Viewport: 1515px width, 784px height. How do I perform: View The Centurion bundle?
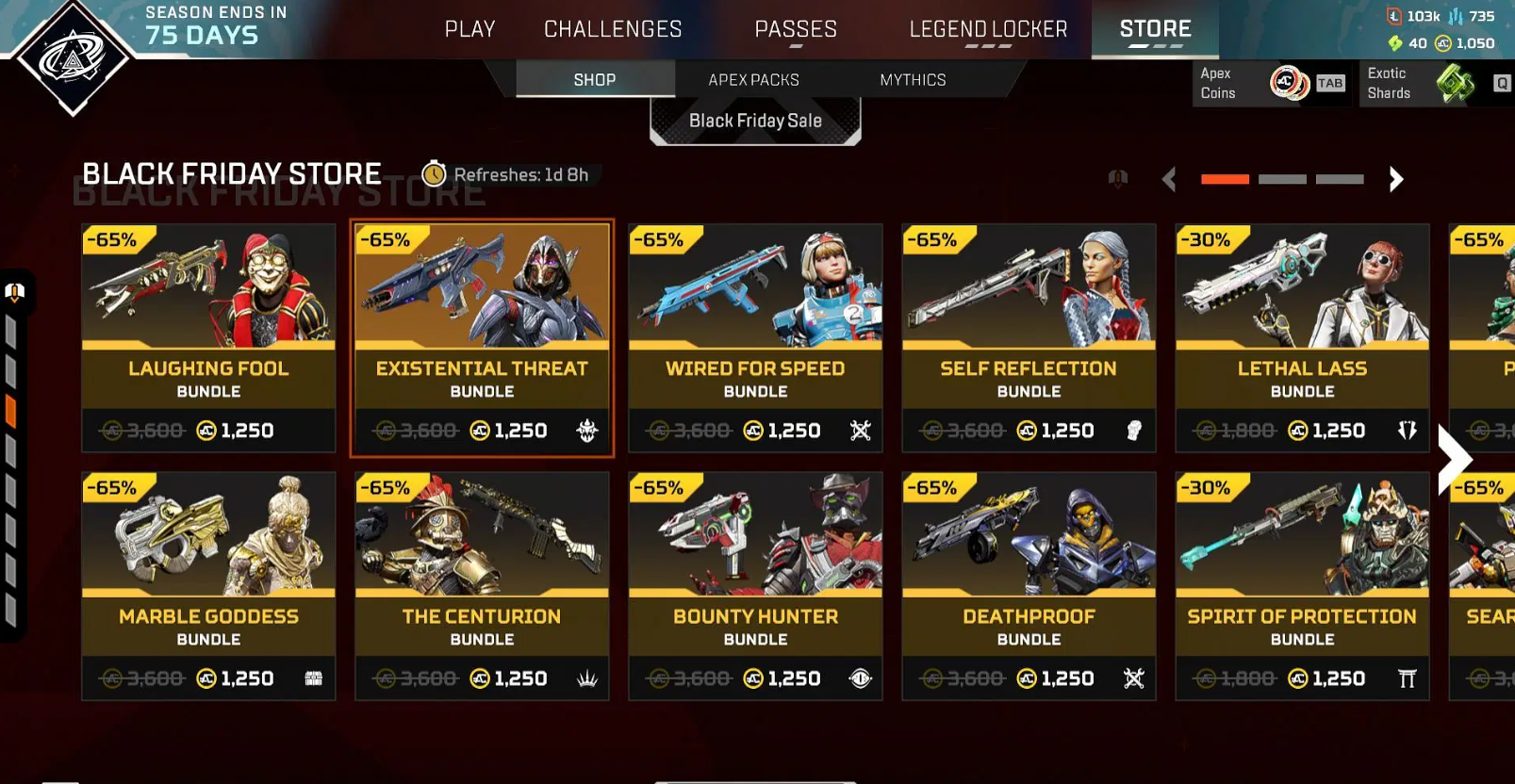(482, 585)
